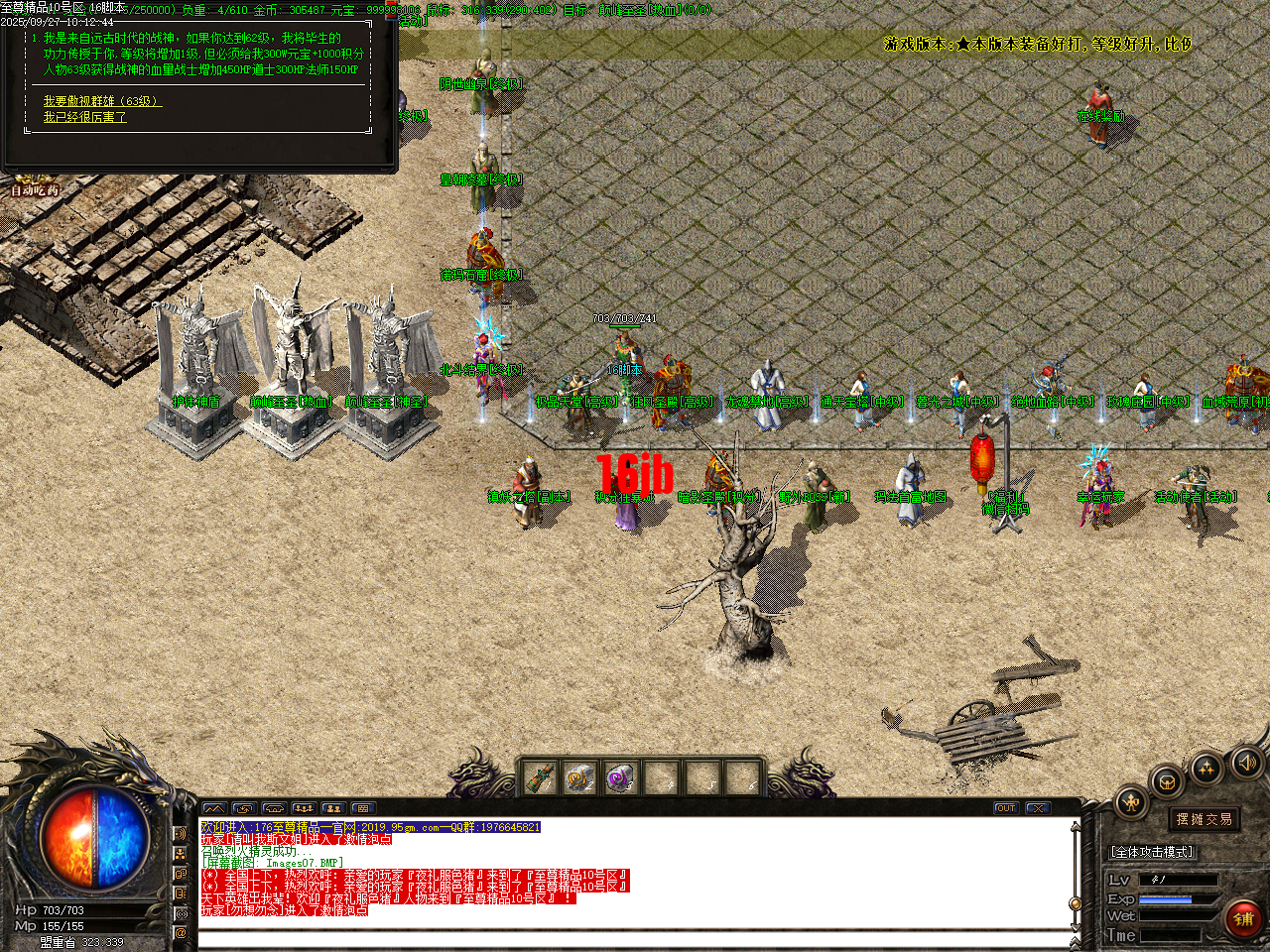Switch the 全体攻击模式 attack mode setting
The height and width of the screenshot is (952, 1270).
point(1152,853)
